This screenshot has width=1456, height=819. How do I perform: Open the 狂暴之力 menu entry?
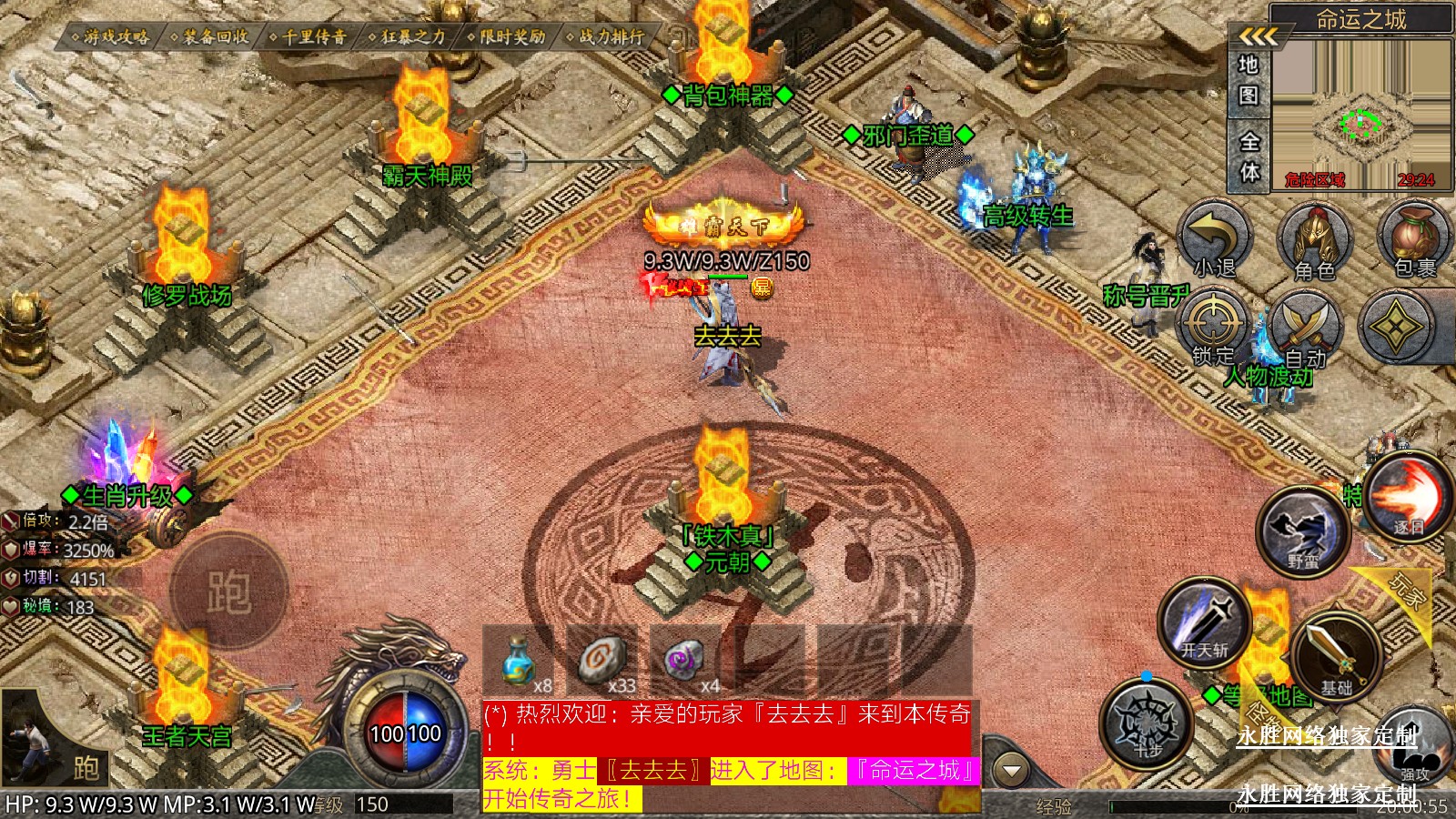[408, 36]
